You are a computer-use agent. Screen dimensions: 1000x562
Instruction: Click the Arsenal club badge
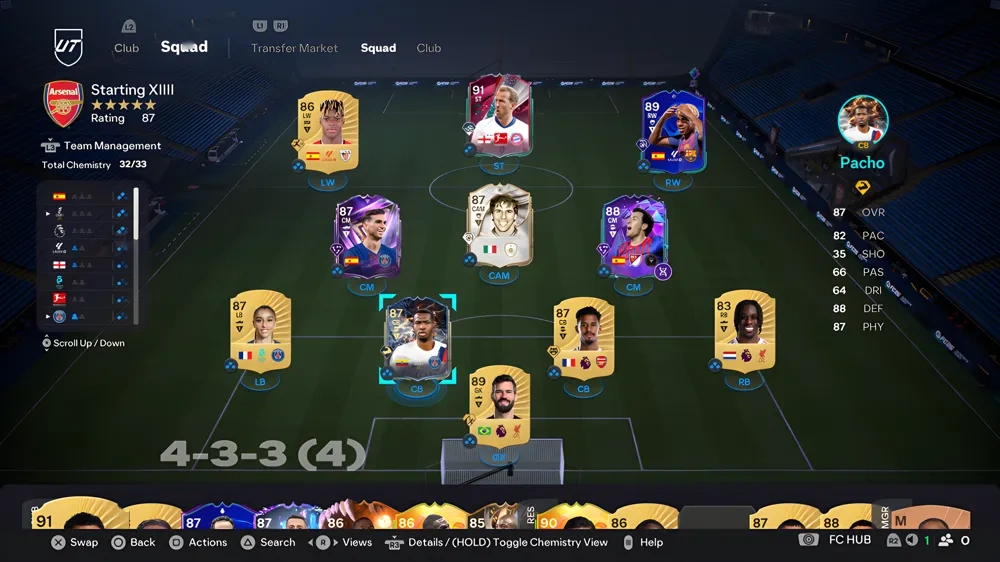coord(62,103)
